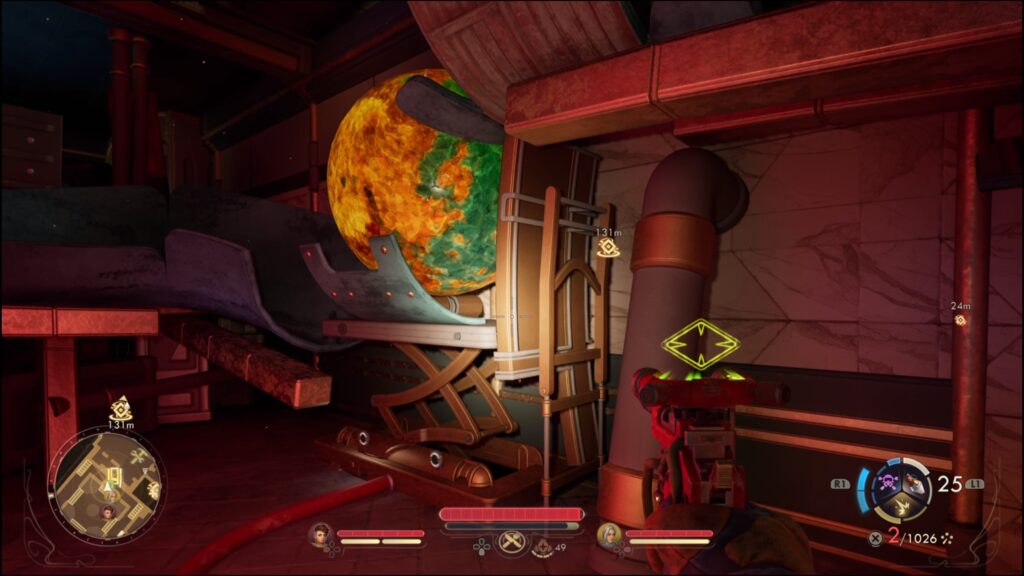The height and width of the screenshot is (576, 1024).
Task: Click the crossed tools icon below center bar
Action: click(511, 542)
